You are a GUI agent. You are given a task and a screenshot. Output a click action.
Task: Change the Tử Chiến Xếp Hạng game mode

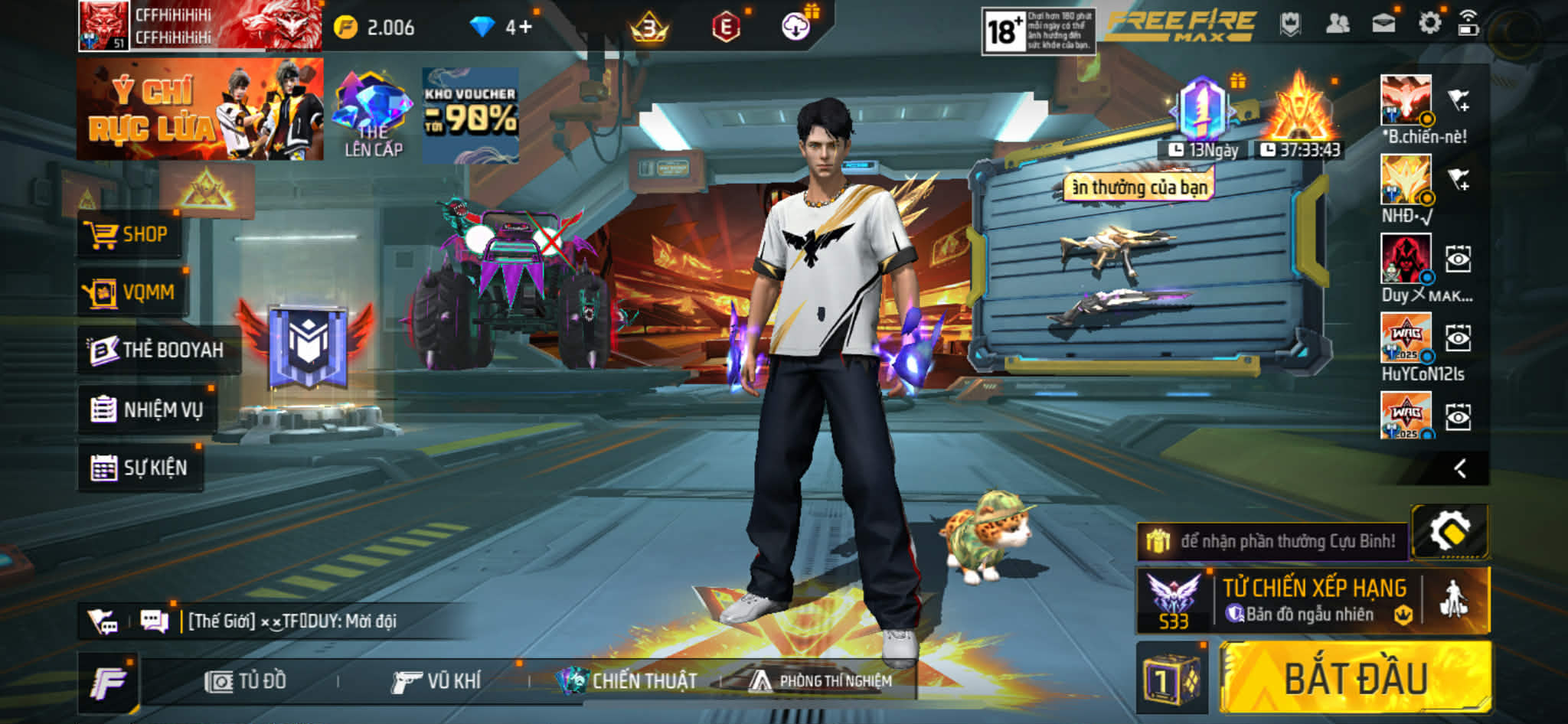pyautogui.click(x=1313, y=600)
